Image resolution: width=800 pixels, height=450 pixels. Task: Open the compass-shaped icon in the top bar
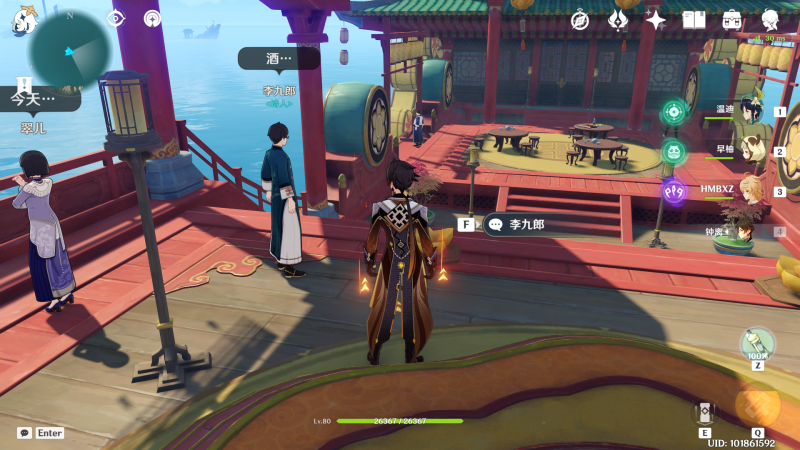click(x=579, y=20)
